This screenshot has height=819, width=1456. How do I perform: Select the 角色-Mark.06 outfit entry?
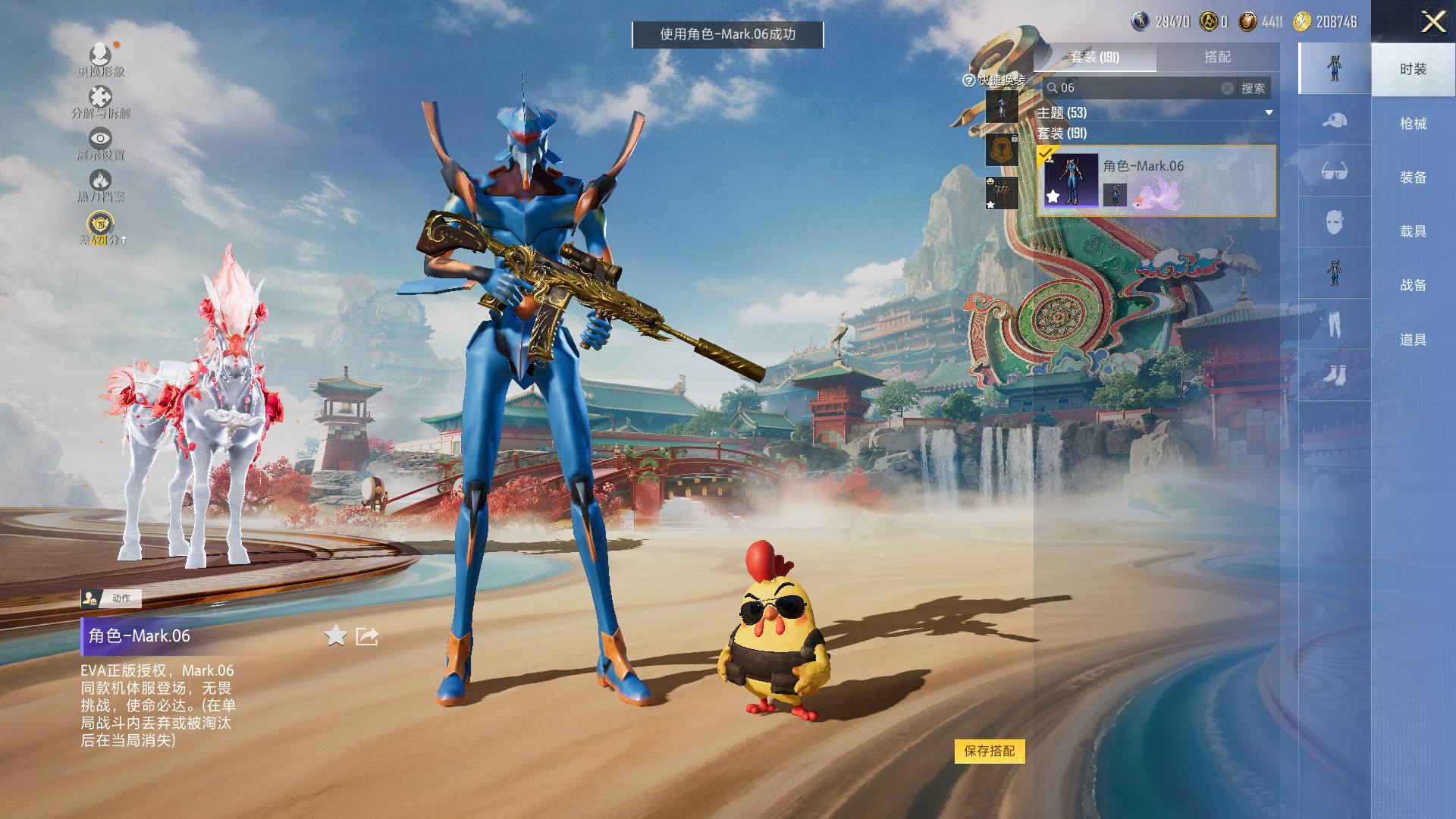tap(1156, 180)
